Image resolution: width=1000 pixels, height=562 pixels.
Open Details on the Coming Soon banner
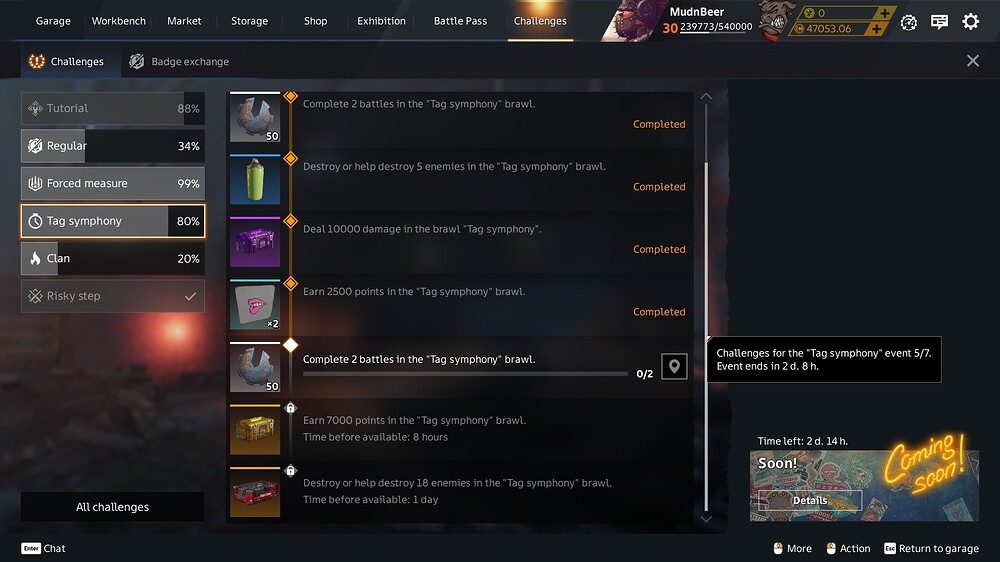pos(809,501)
